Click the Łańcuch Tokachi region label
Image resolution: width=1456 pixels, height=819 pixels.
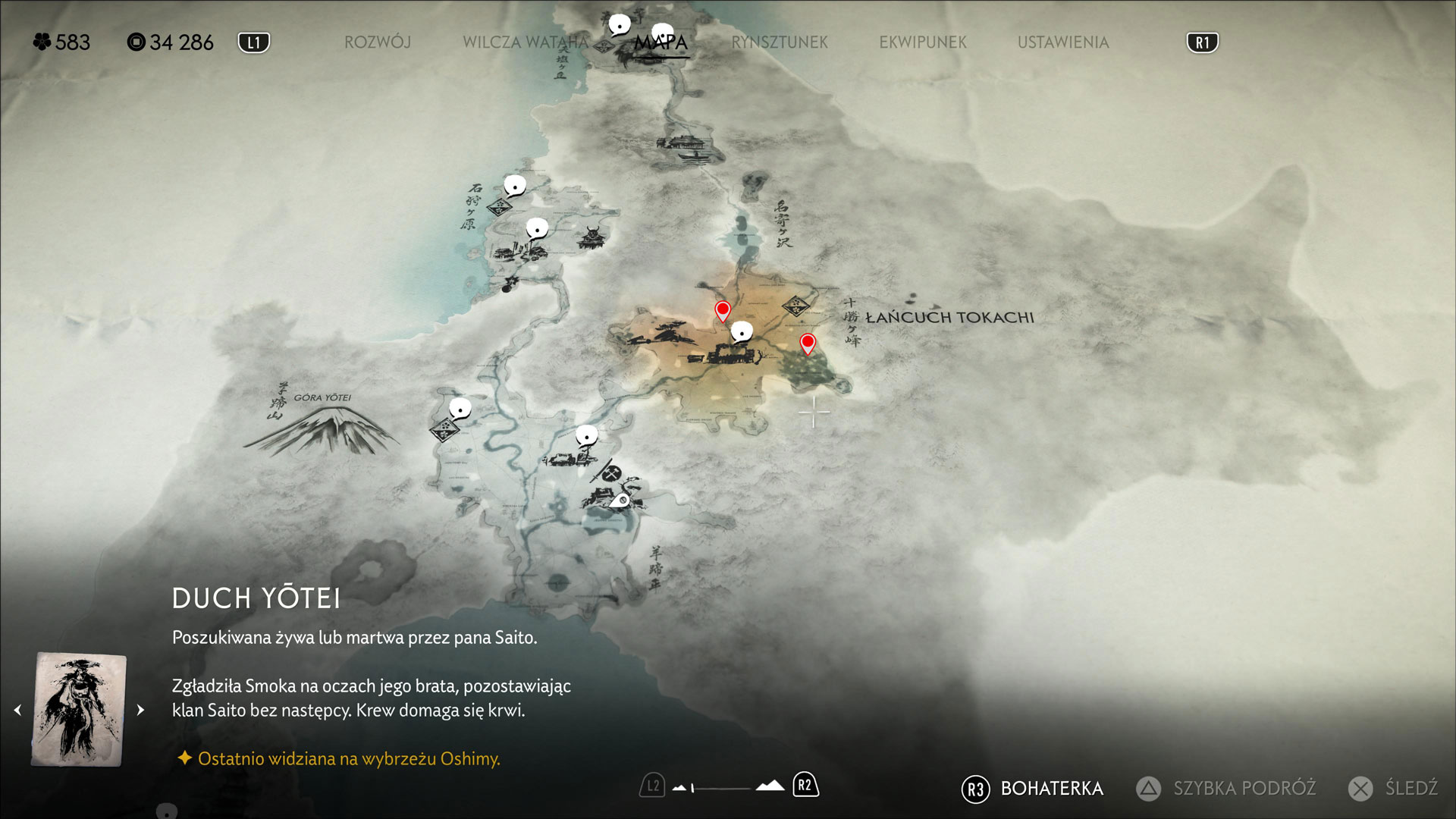pyautogui.click(x=949, y=317)
